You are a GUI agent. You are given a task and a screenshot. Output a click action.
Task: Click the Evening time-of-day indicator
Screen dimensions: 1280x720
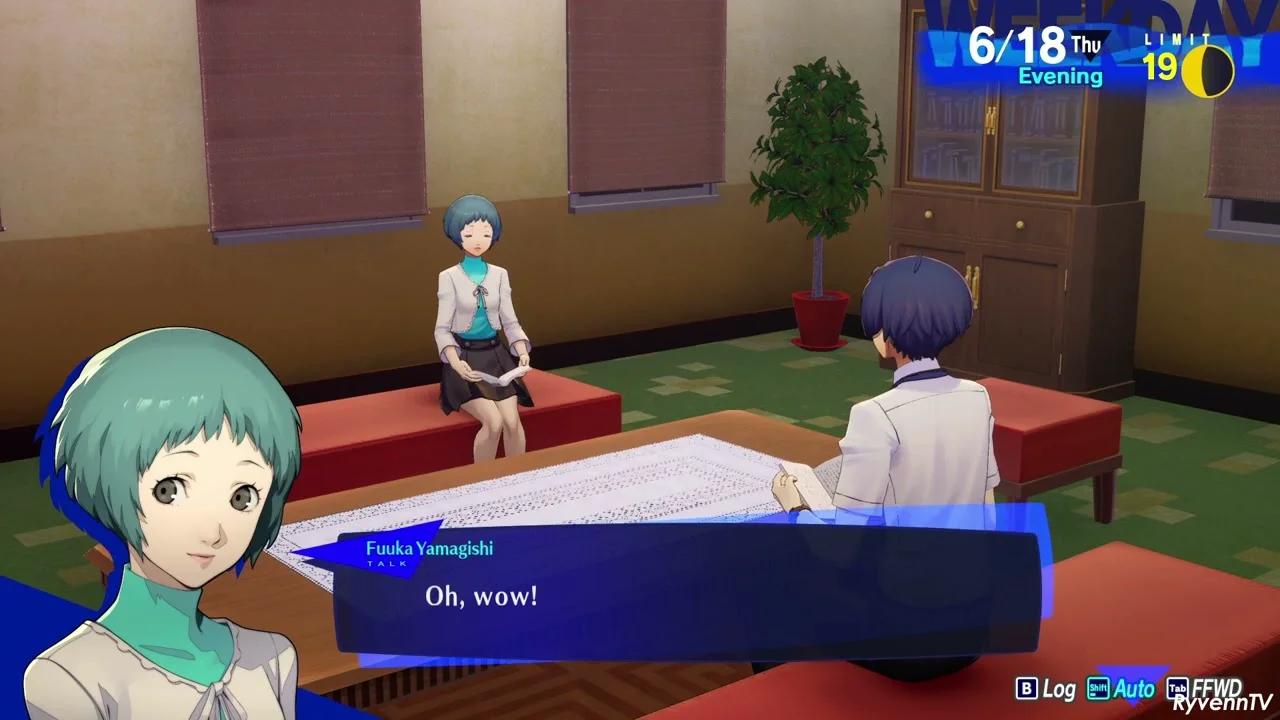point(1059,75)
